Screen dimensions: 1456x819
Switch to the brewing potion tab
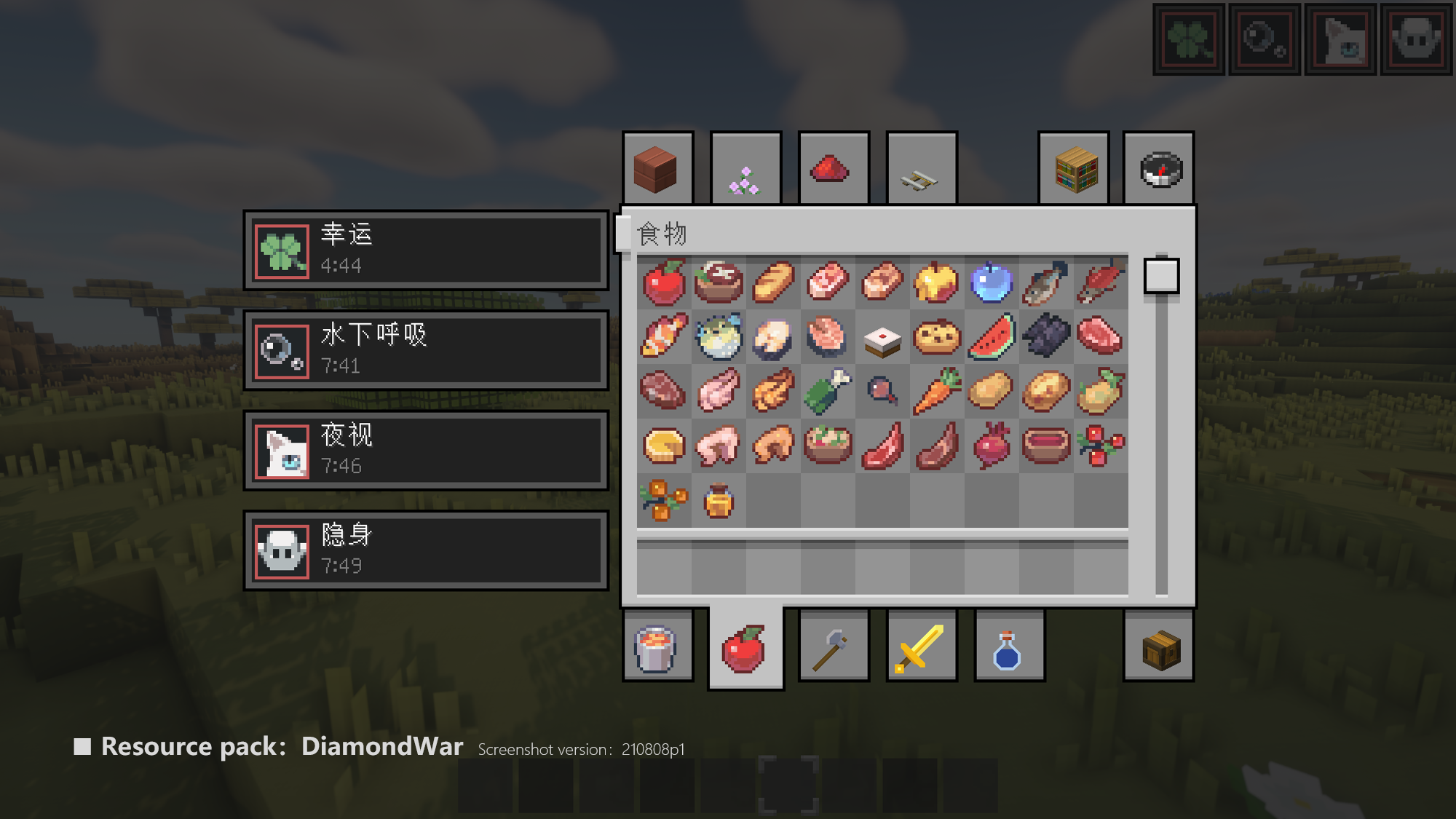pyautogui.click(x=1008, y=647)
